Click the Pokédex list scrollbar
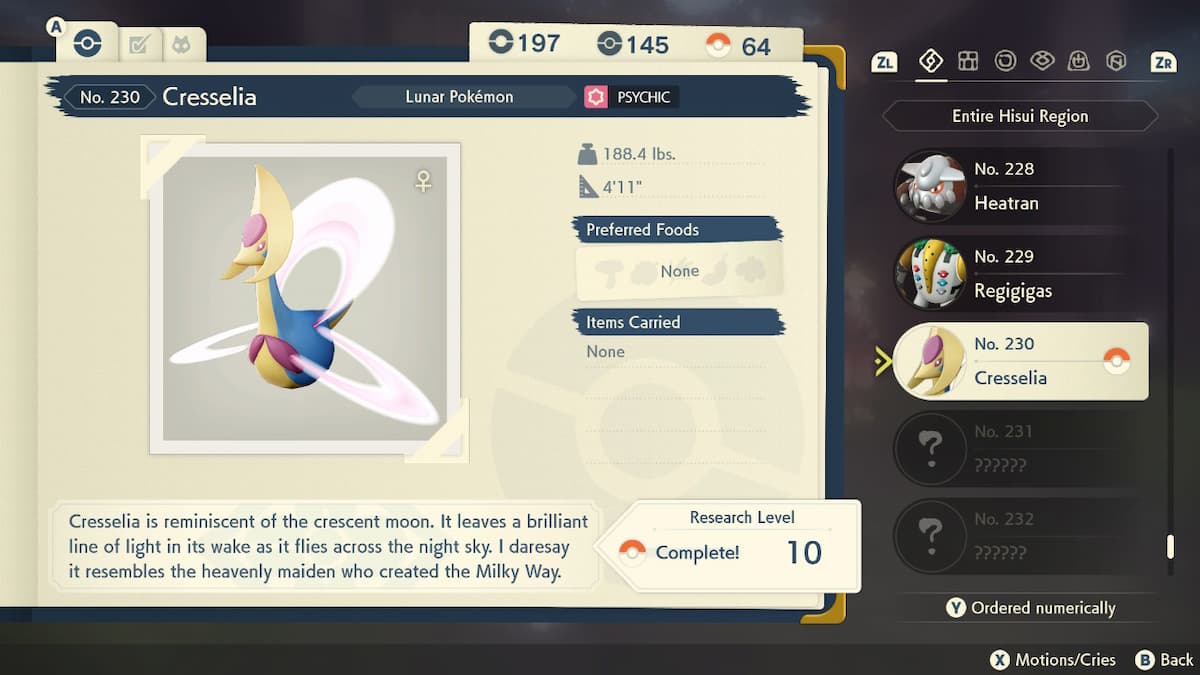 click(x=1170, y=546)
